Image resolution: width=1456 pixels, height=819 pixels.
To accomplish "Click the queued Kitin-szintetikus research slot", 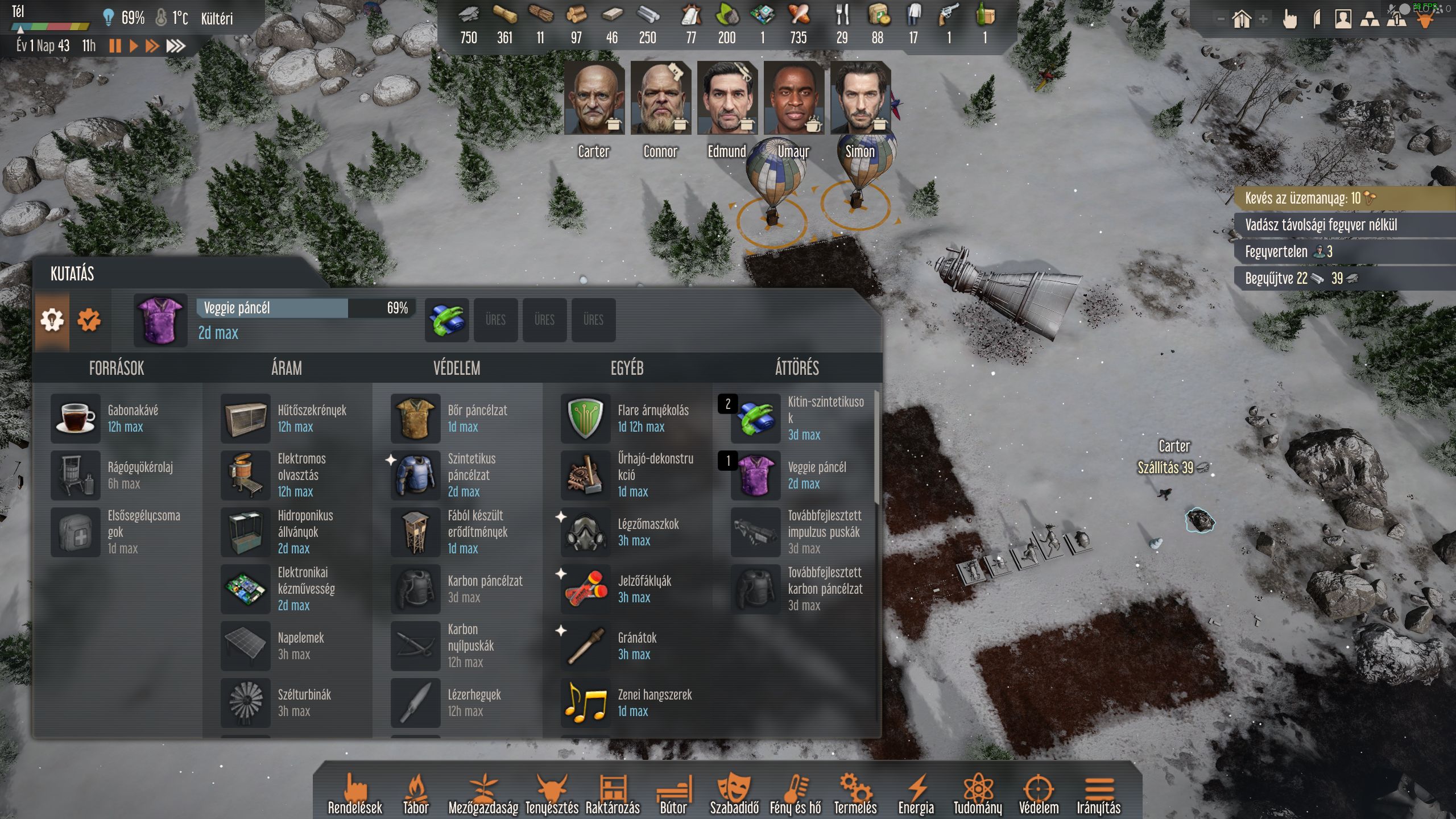I will (447, 320).
